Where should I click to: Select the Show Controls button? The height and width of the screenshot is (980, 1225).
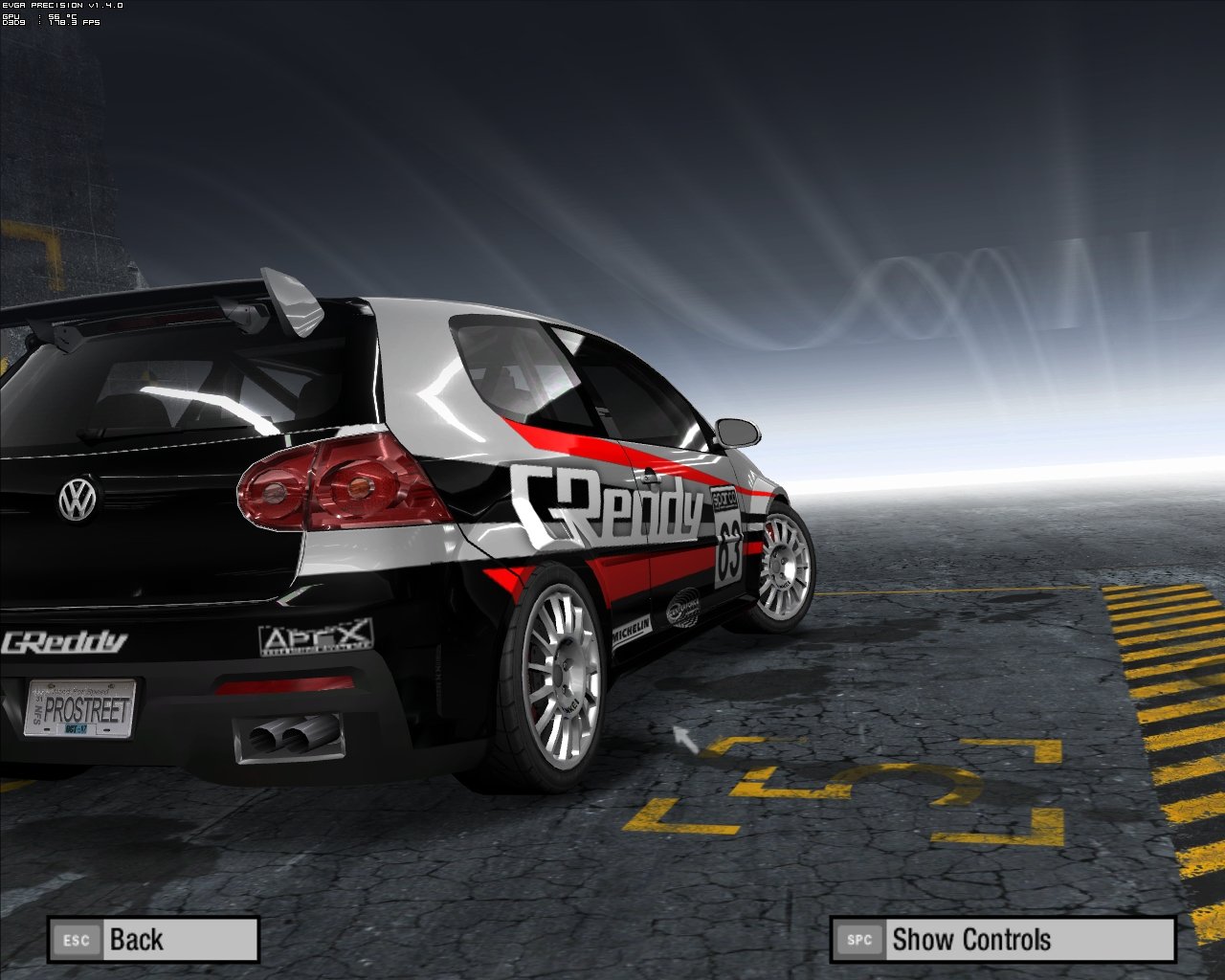(1002, 940)
